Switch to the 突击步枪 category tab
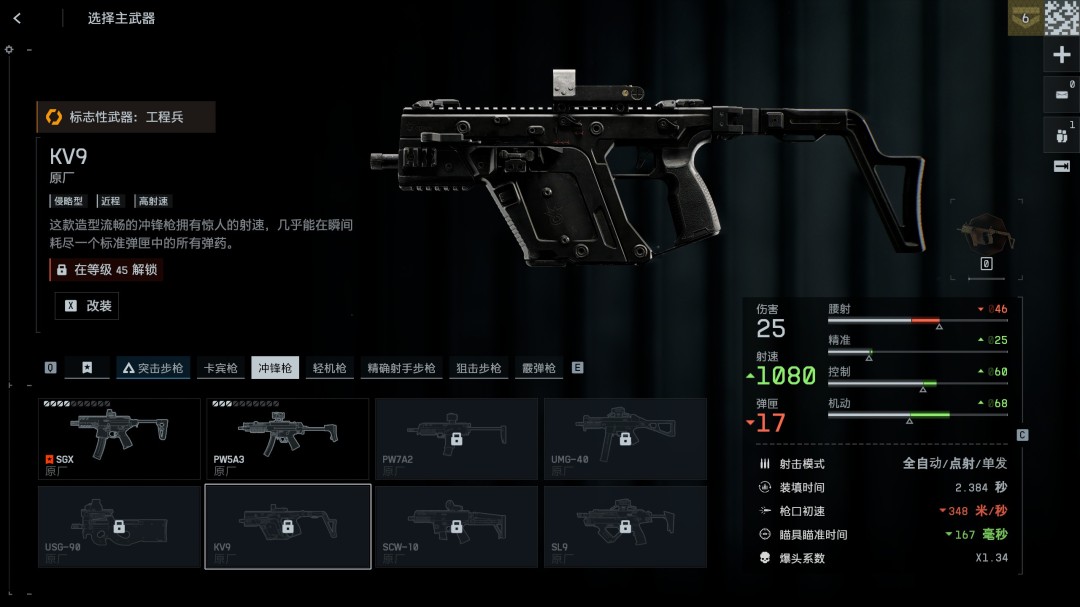 [x=153, y=368]
